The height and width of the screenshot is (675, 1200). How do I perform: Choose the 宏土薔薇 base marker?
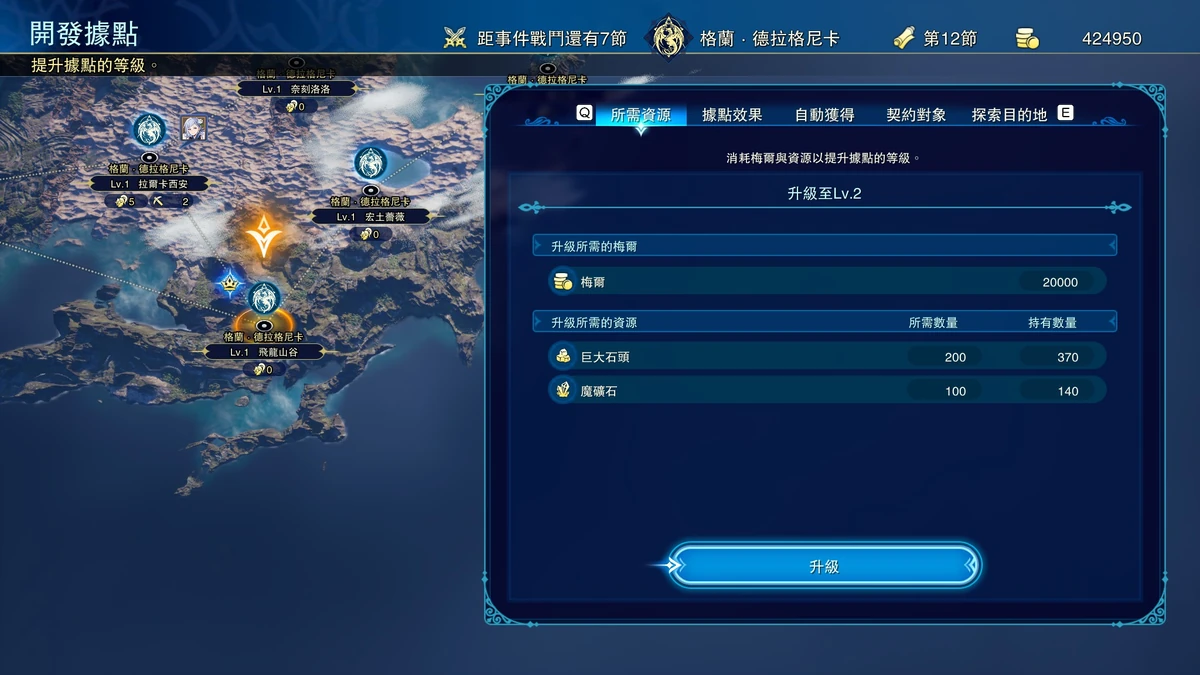point(370,162)
